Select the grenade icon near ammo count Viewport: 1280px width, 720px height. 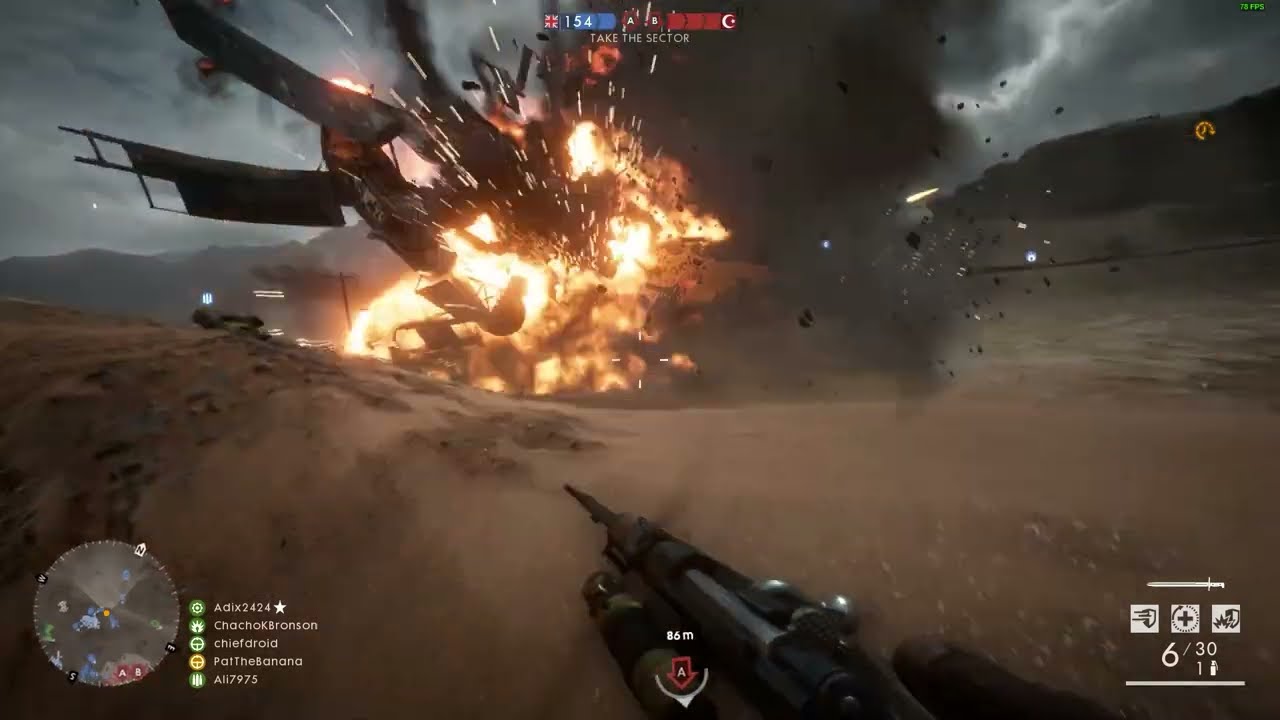click(x=1215, y=668)
